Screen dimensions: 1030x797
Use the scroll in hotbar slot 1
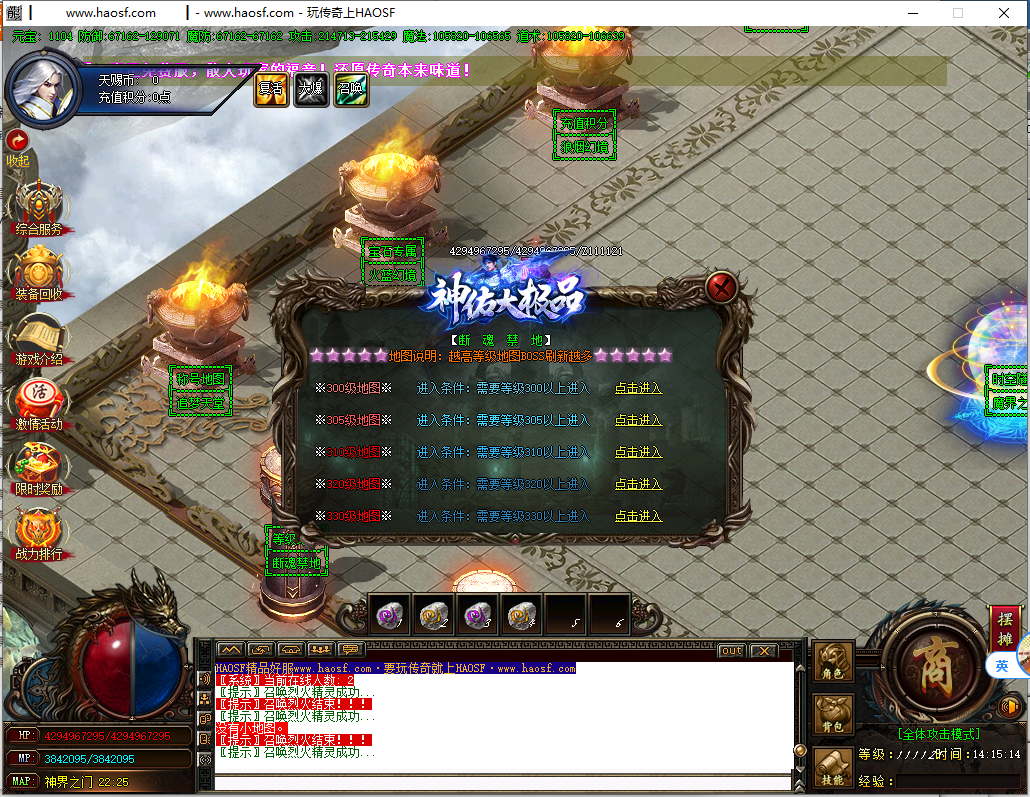389,616
